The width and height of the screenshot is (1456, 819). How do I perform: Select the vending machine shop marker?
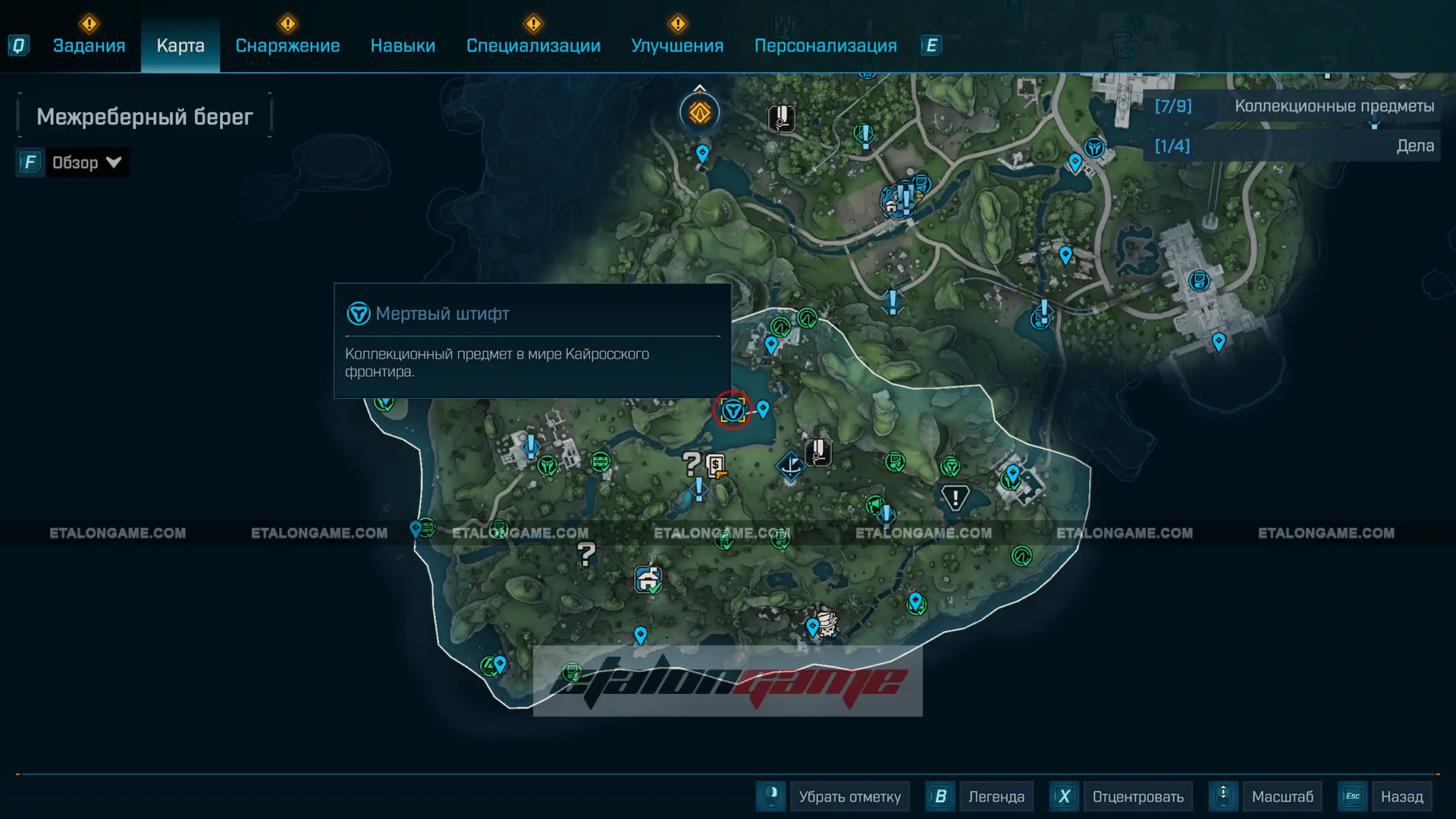[716, 465]
